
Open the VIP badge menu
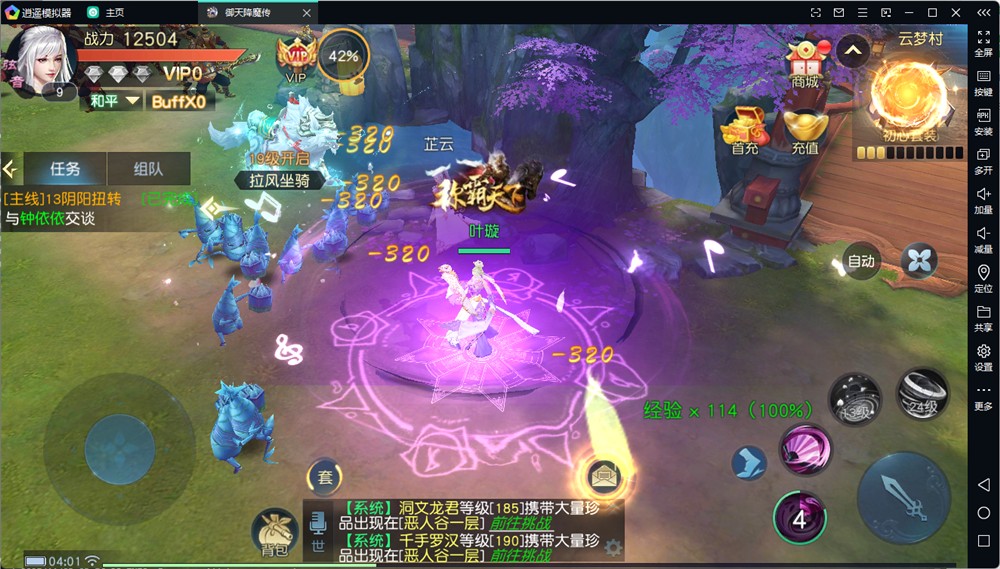pos(297,55)
